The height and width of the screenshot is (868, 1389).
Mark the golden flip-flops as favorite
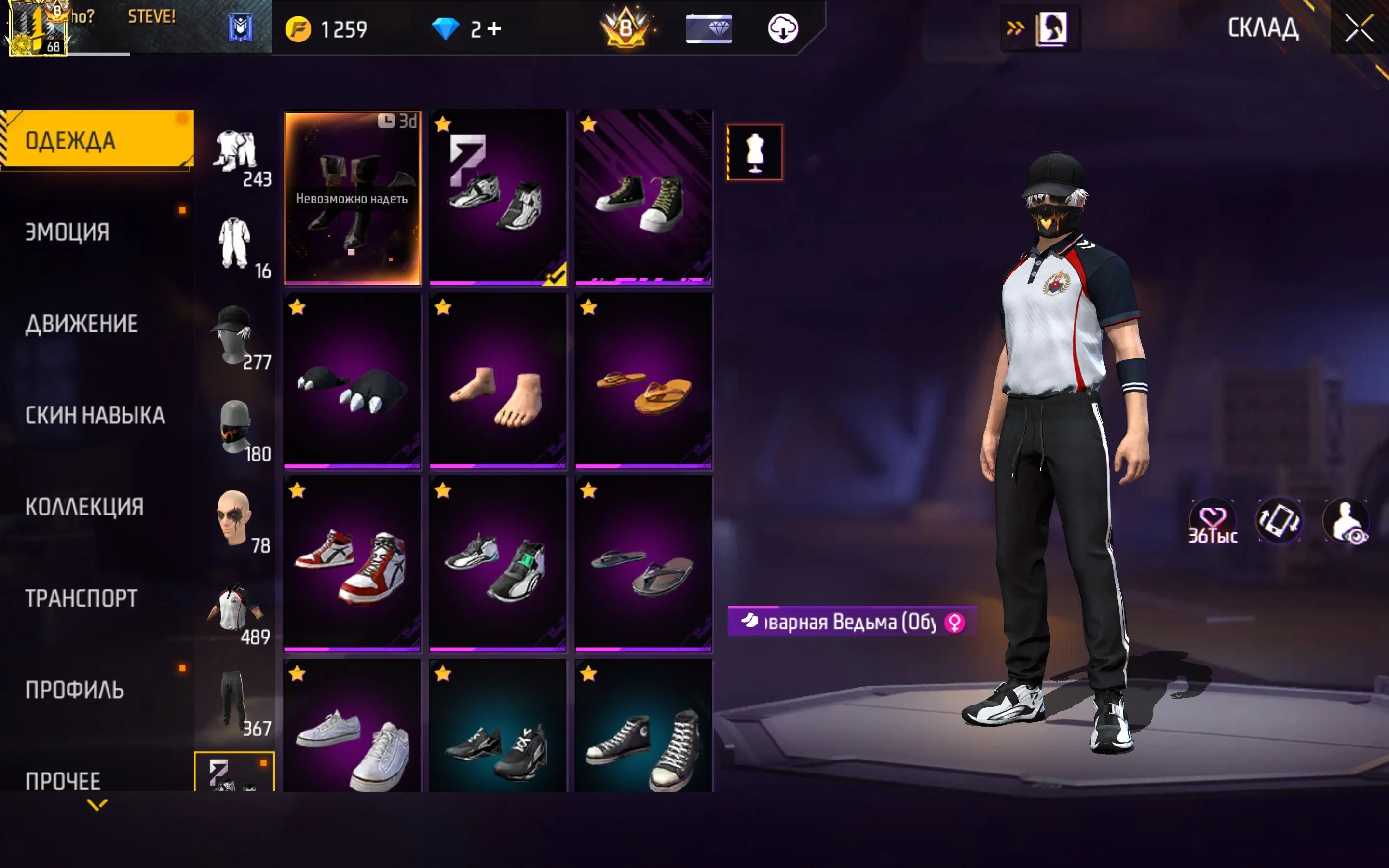tap(589, 308)
